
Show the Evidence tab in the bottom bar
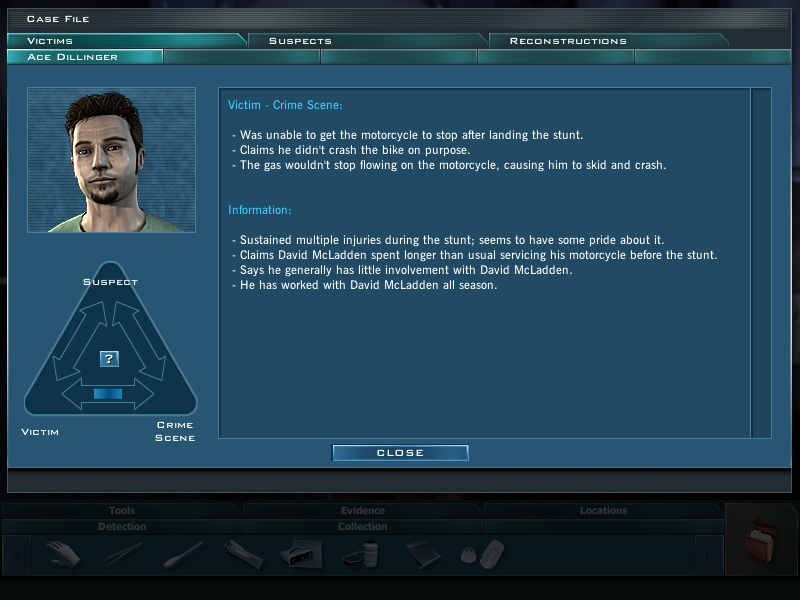click(362, 511)
